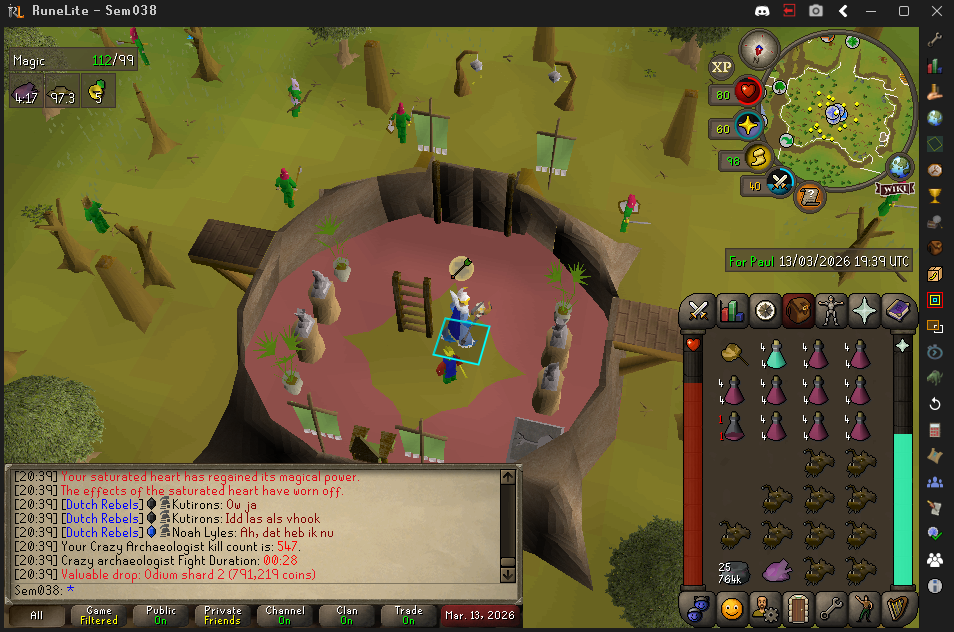The image size is (954, 632).
Task: Open the world map globe icon
Action: pyautogui.click(x=900, y=166)
